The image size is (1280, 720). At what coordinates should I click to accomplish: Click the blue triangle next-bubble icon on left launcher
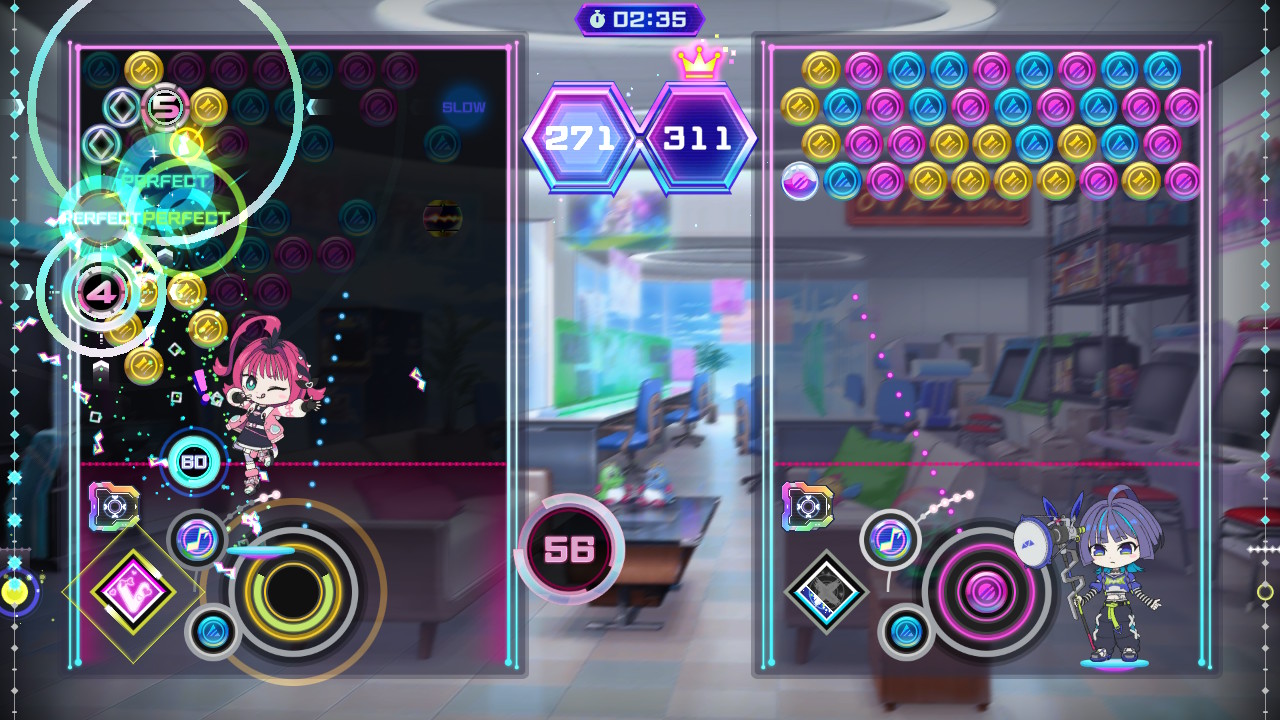pos(213,630)
